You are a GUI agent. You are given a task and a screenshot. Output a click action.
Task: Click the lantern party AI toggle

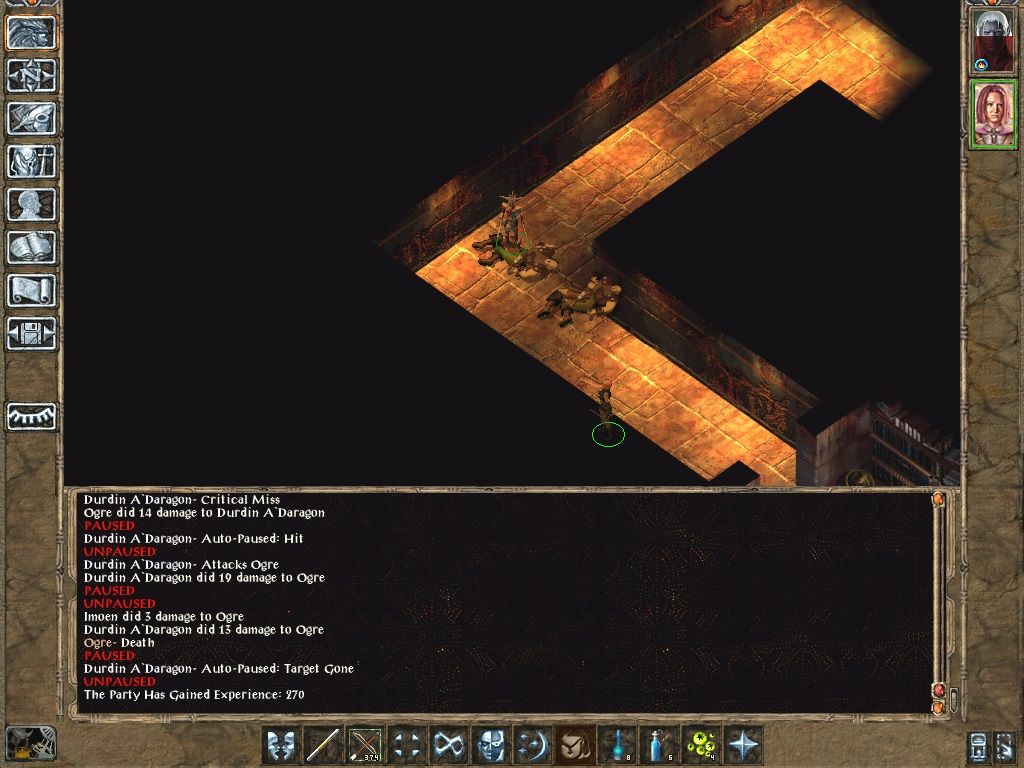coord(979,746)
